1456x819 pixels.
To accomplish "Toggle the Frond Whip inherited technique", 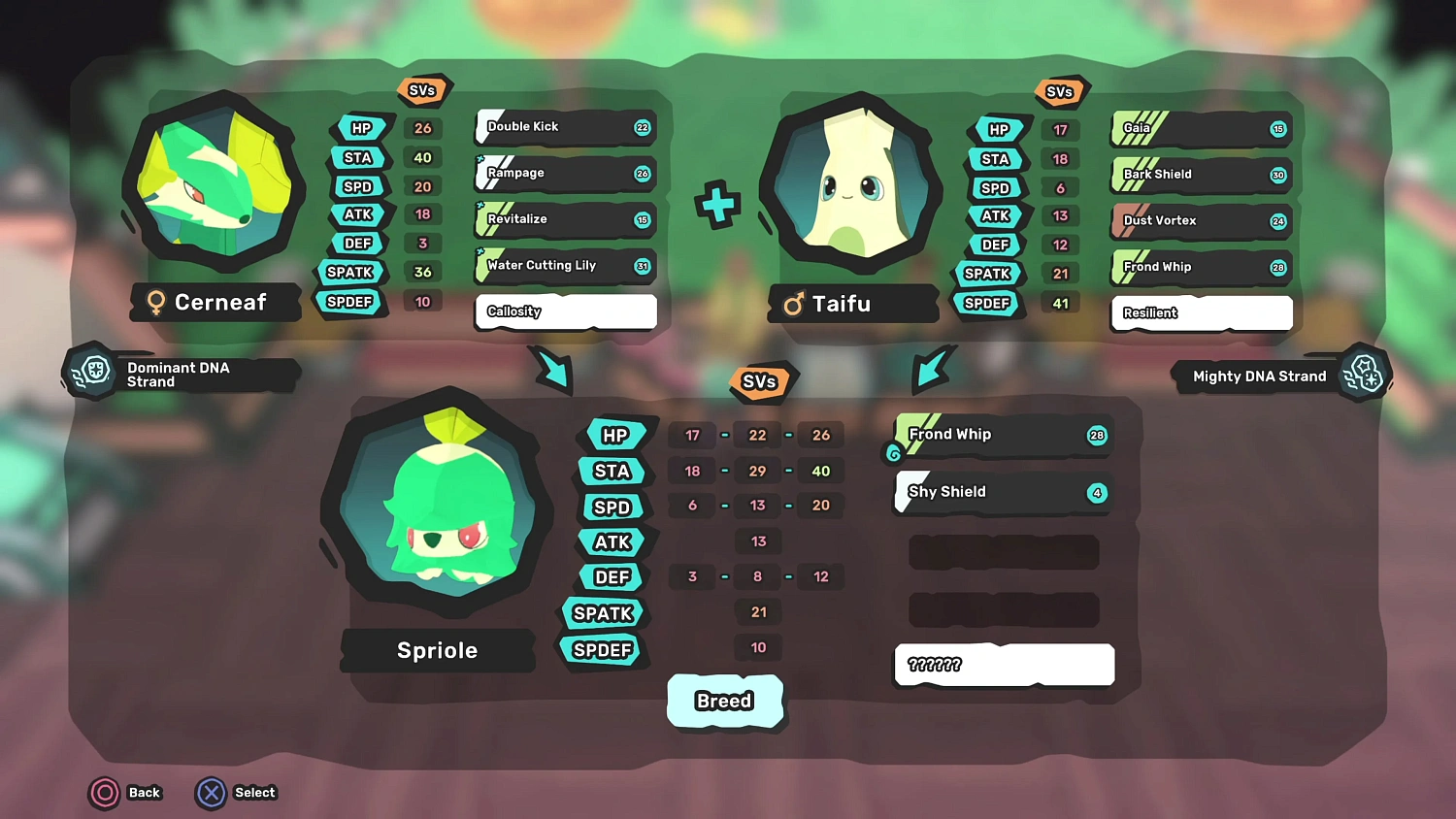I will click(x=1002, y=435).
